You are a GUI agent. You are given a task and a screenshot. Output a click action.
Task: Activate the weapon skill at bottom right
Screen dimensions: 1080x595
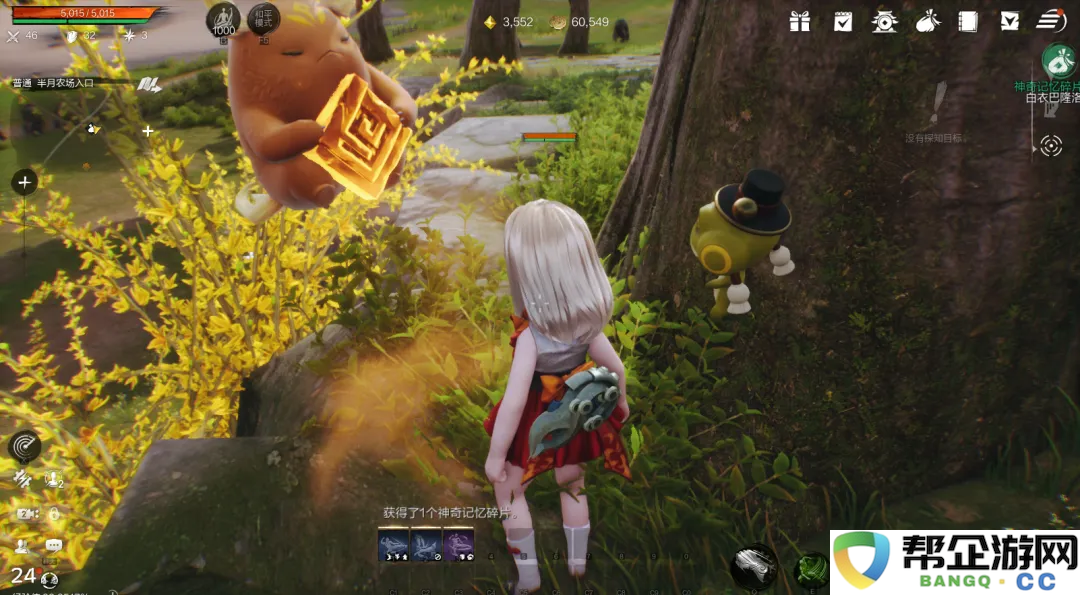pos(754,566)
